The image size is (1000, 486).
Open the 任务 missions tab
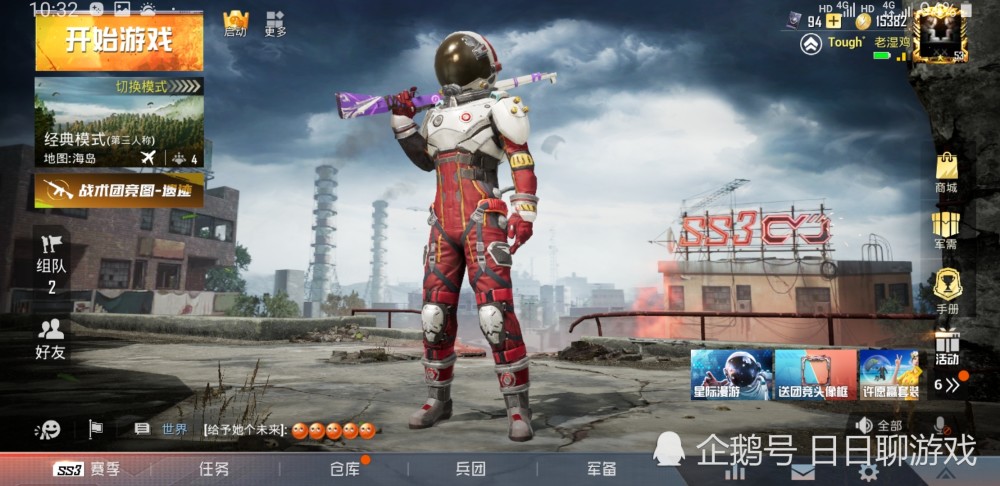click(x=214, y=469)
